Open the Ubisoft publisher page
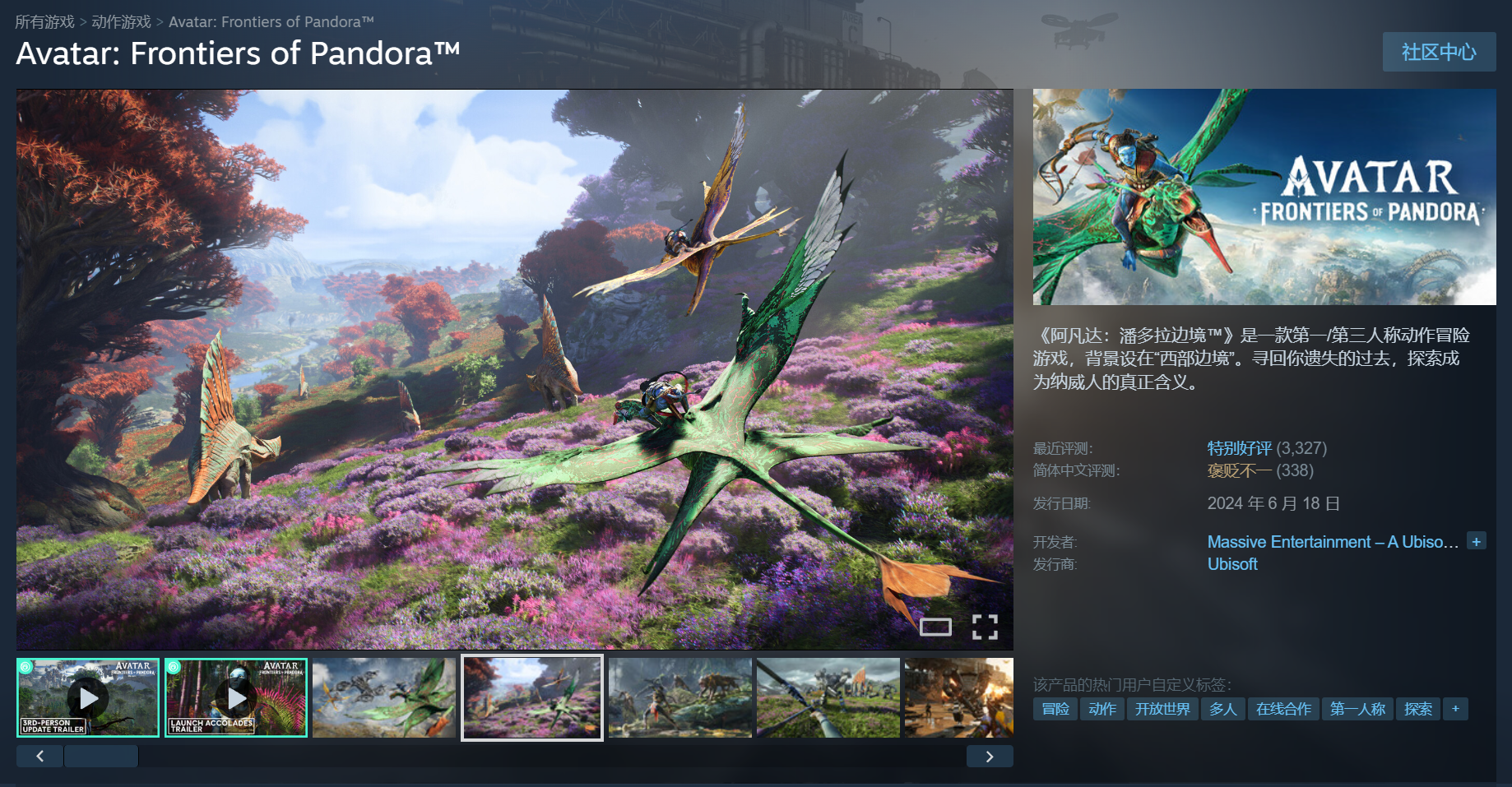The image size is (1512, 787). click(1232, 564)
